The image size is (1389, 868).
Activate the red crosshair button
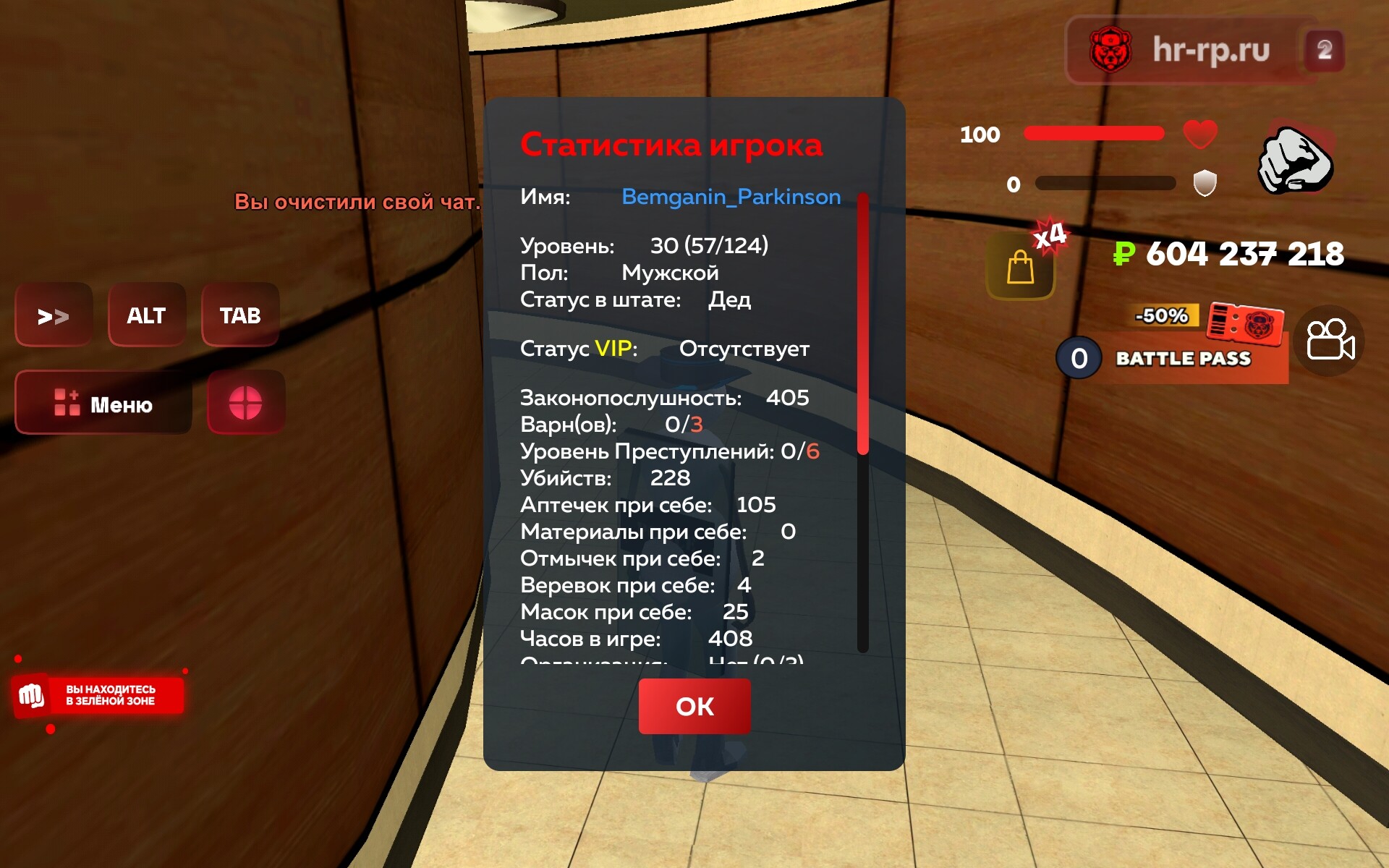point(246,403)
